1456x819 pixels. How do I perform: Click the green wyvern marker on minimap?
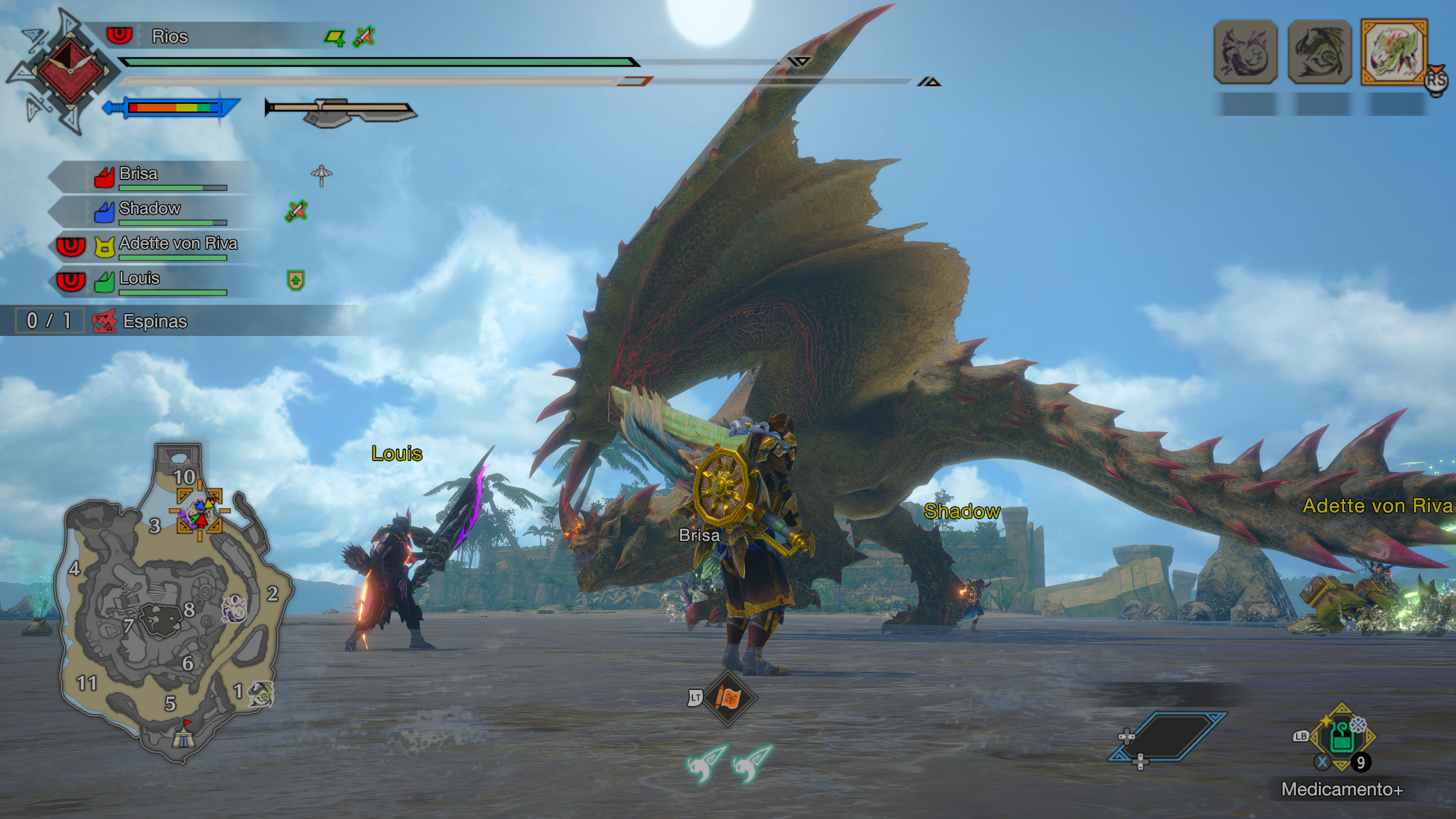(x=261, y=693)
